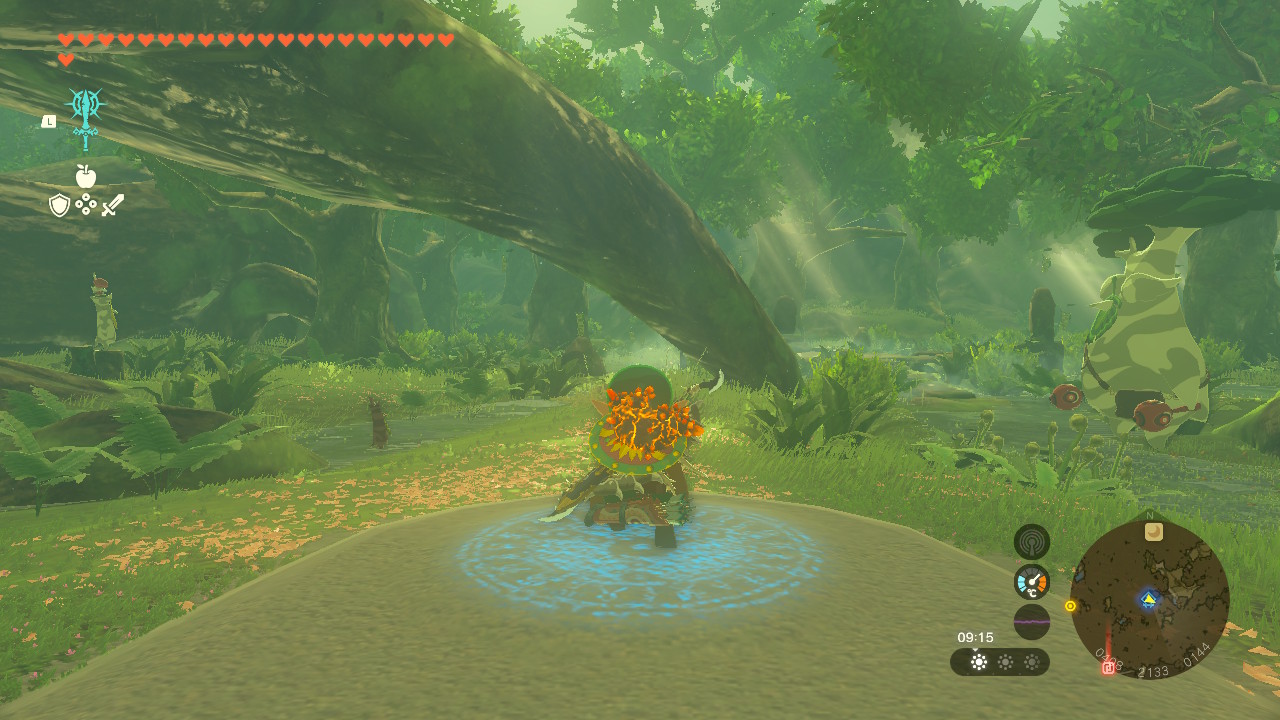Click the purple noise level meter
This screenshot has height=720, width=1280.
click(1031, 621)
